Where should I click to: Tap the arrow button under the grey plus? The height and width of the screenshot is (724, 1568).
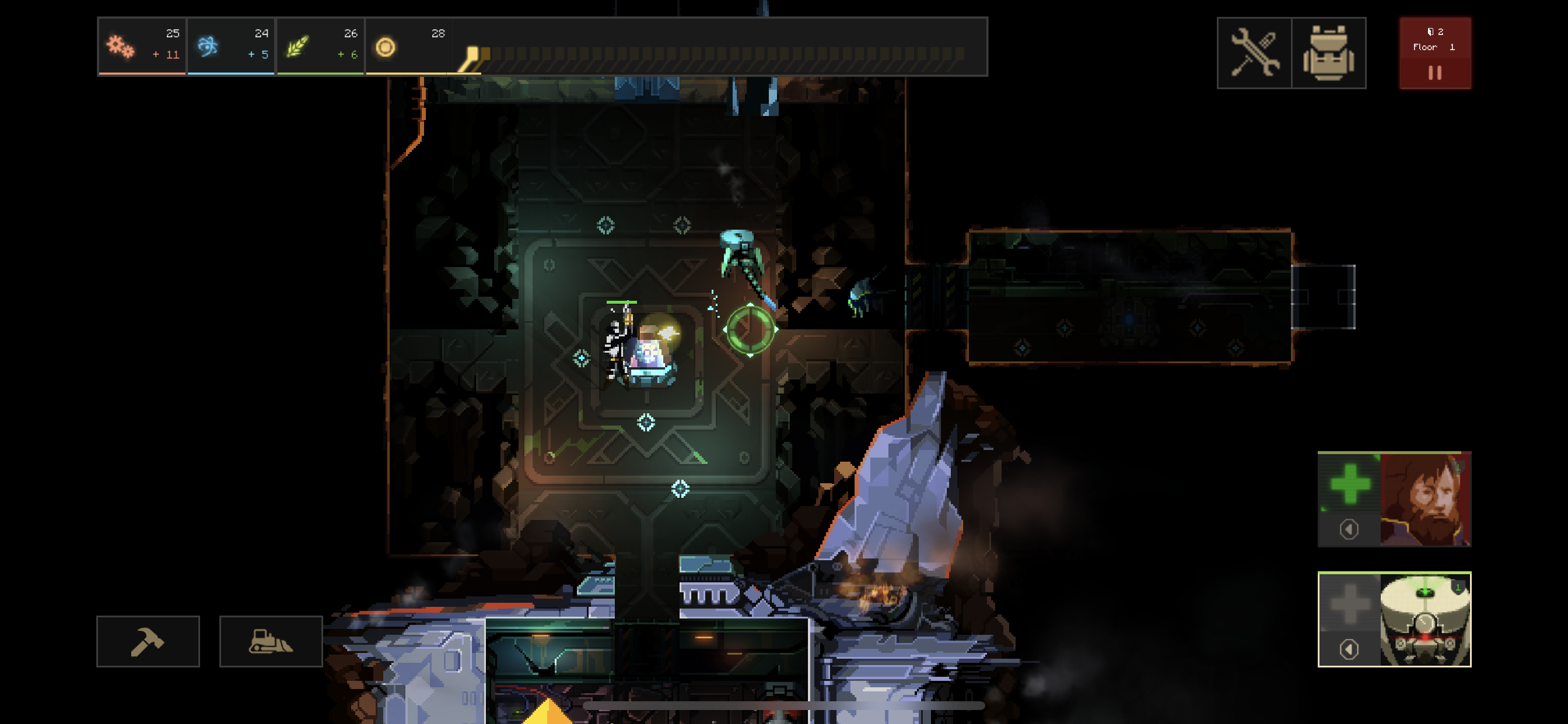1349,649
